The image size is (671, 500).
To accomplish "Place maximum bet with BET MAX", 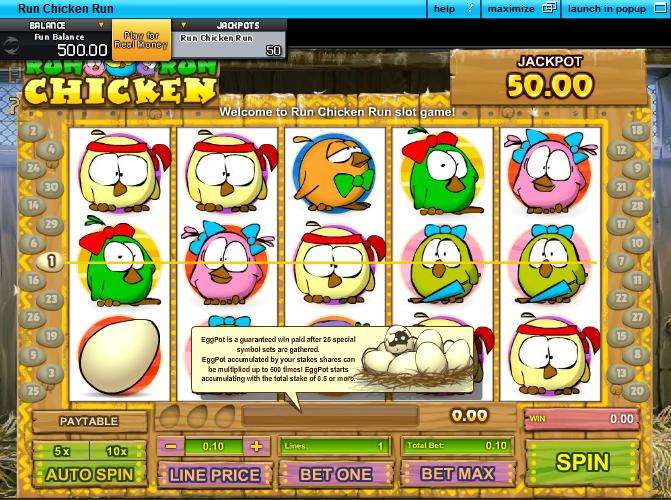I will coord(457,474).
